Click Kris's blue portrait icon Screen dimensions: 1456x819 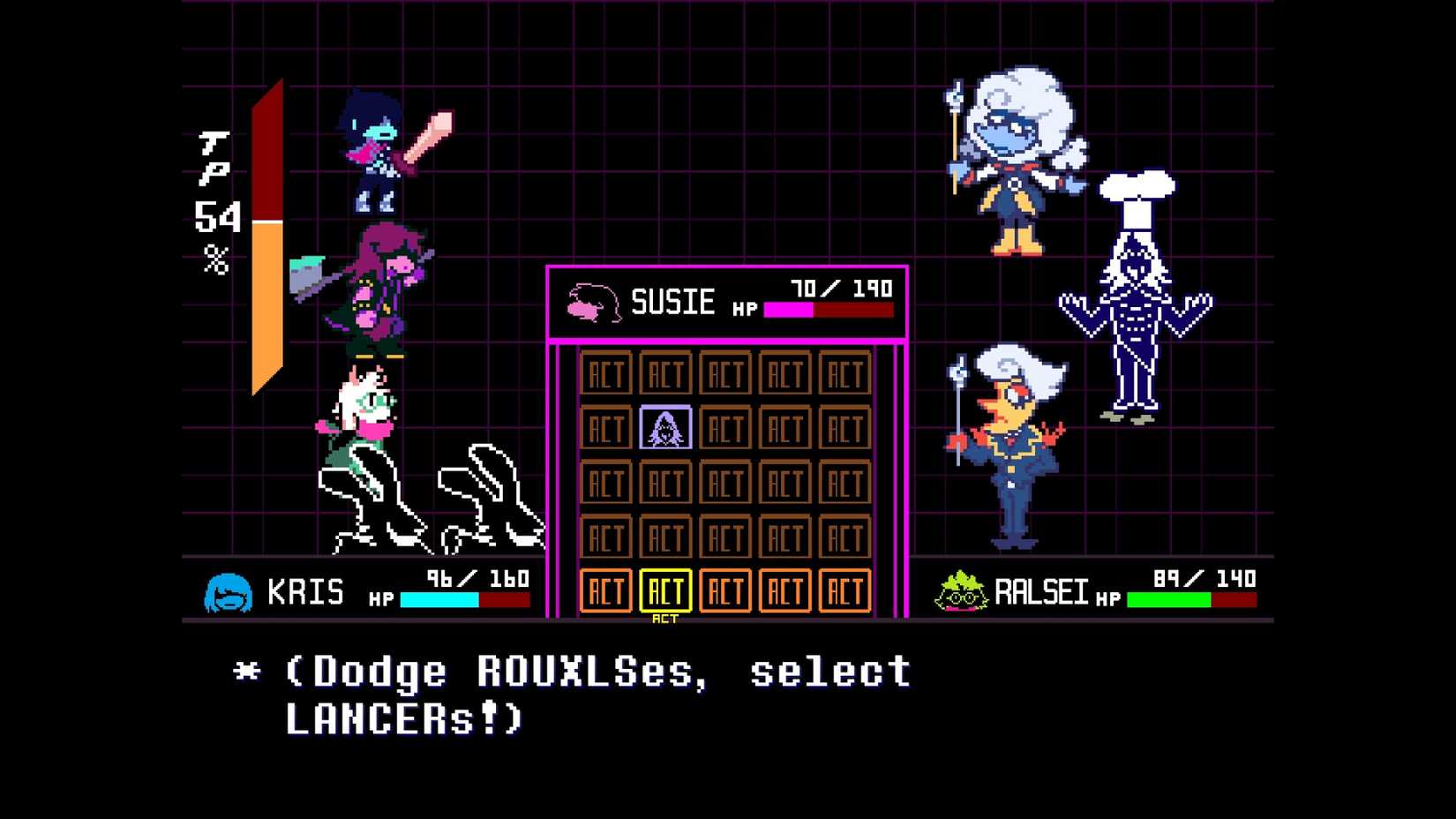pyautogui.click(x=229, y=591)
